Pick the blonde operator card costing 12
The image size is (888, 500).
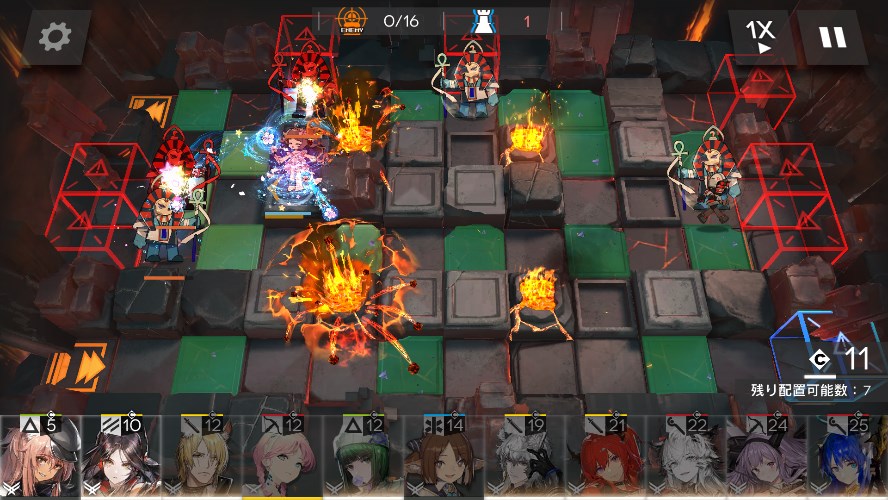click(x=202, y=458)
